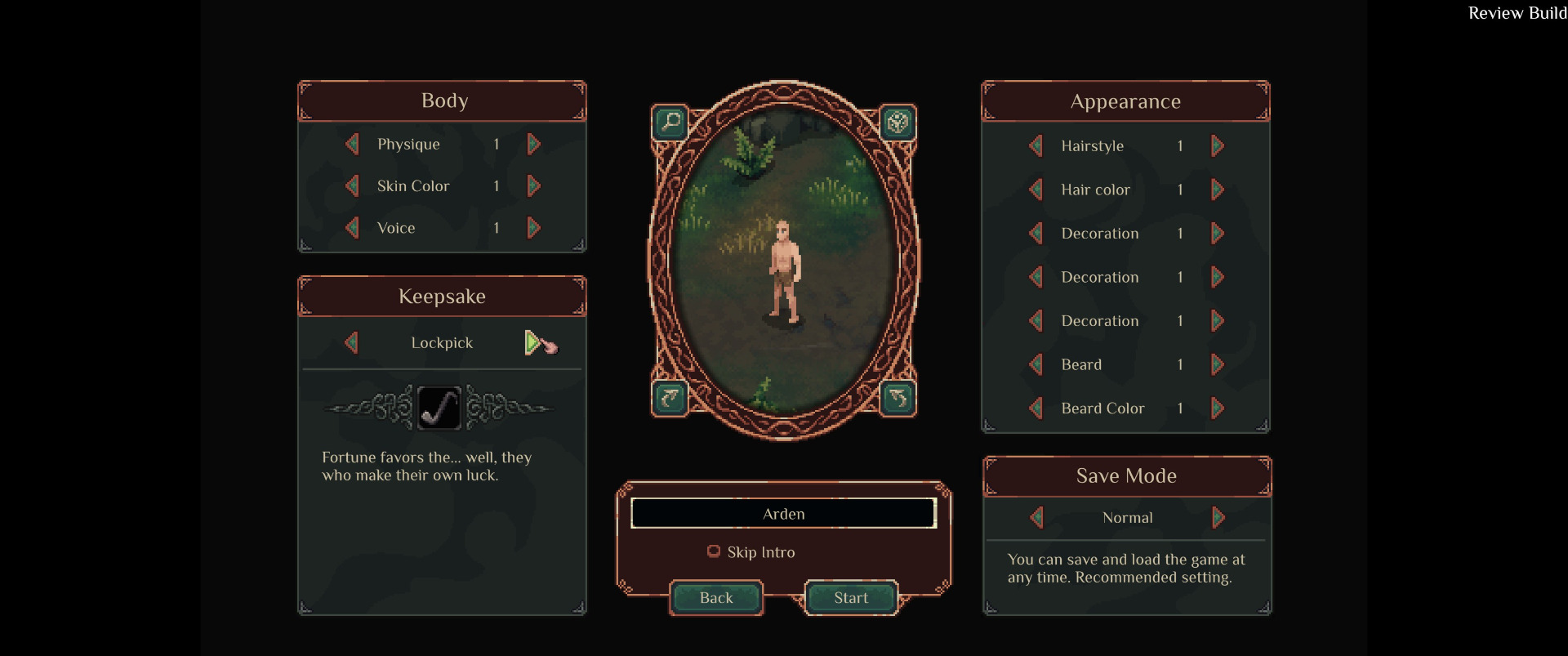Viewport: 1568px width, 656px height.
Task: Change Beard to the next option
Action: (1218, 364)
